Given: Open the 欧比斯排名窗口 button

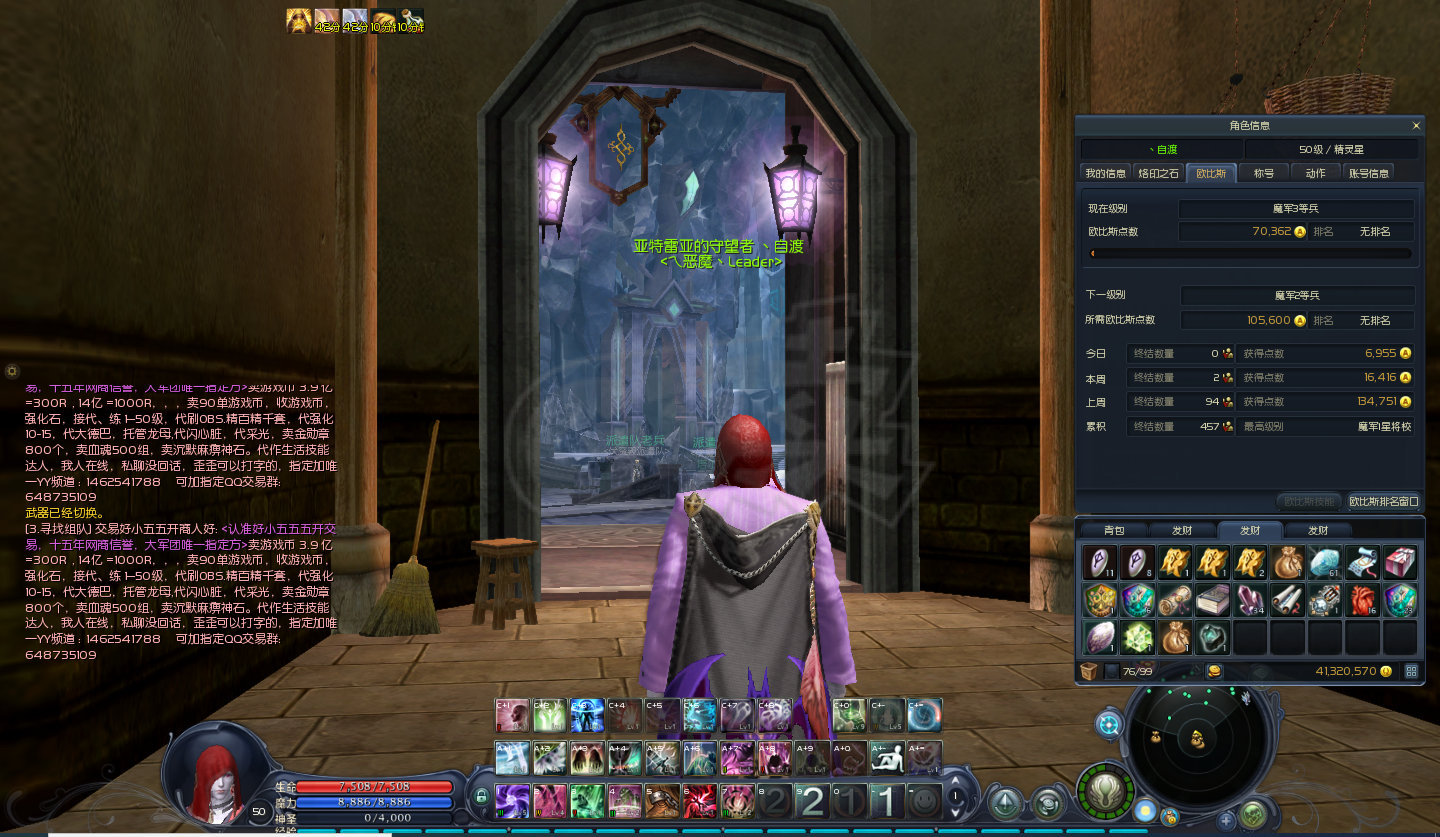Looking at the screenshot, I should [1383, 501].
